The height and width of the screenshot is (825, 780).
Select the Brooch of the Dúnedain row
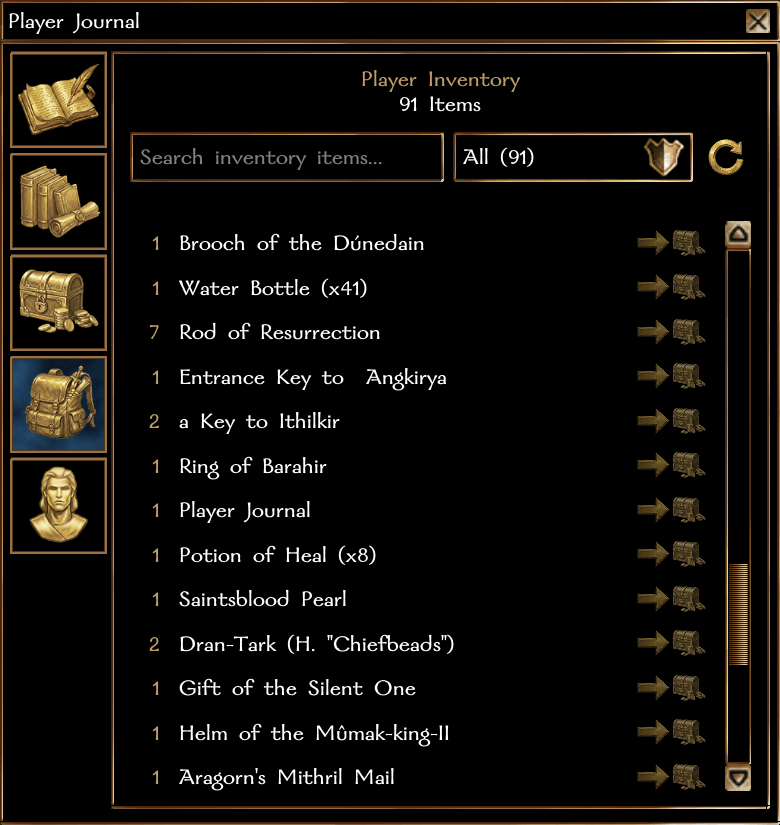pyautogui.click(x=301, y=243)
